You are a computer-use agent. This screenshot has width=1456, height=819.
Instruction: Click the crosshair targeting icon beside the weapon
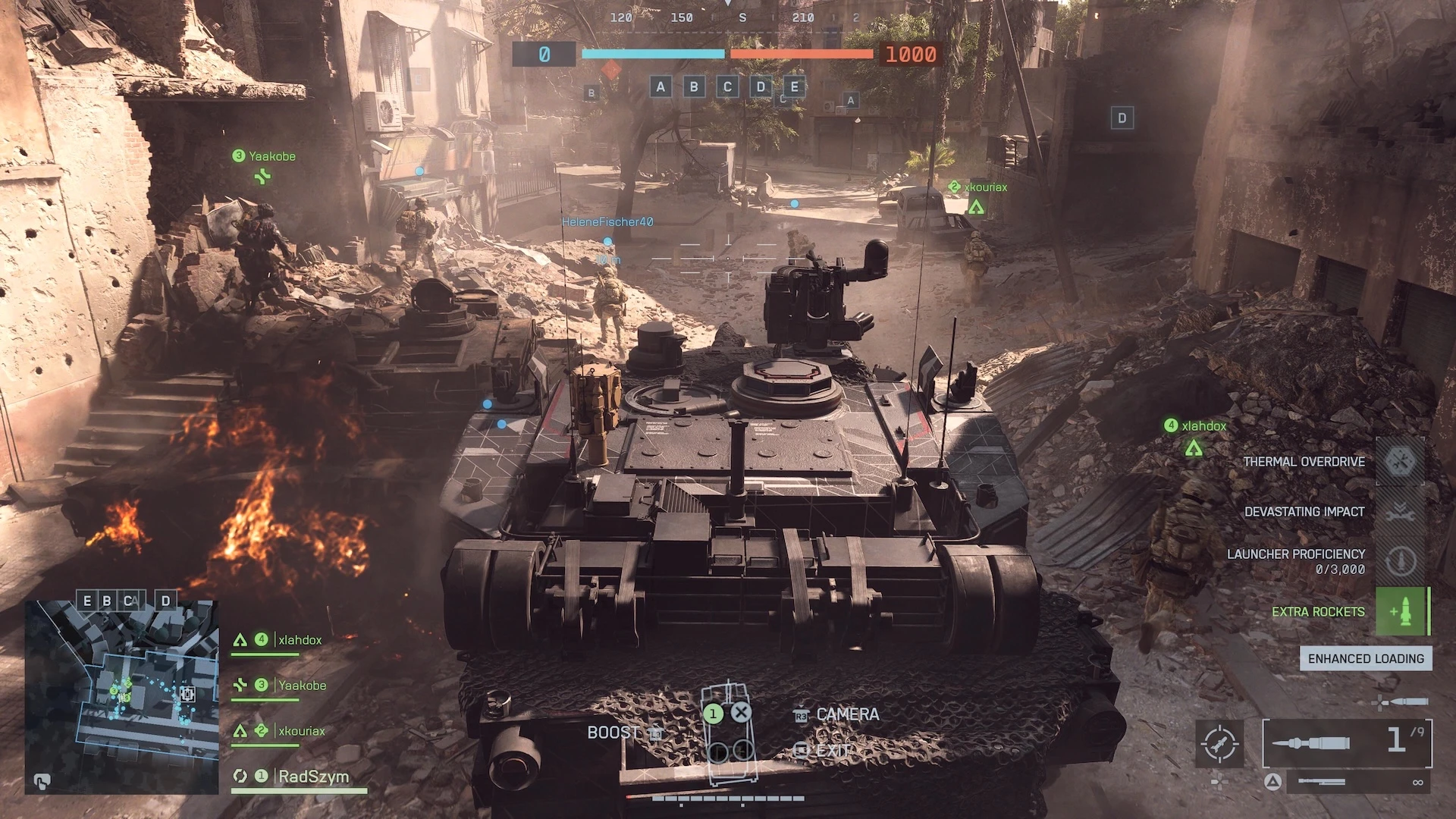(x=1219, y=743)
